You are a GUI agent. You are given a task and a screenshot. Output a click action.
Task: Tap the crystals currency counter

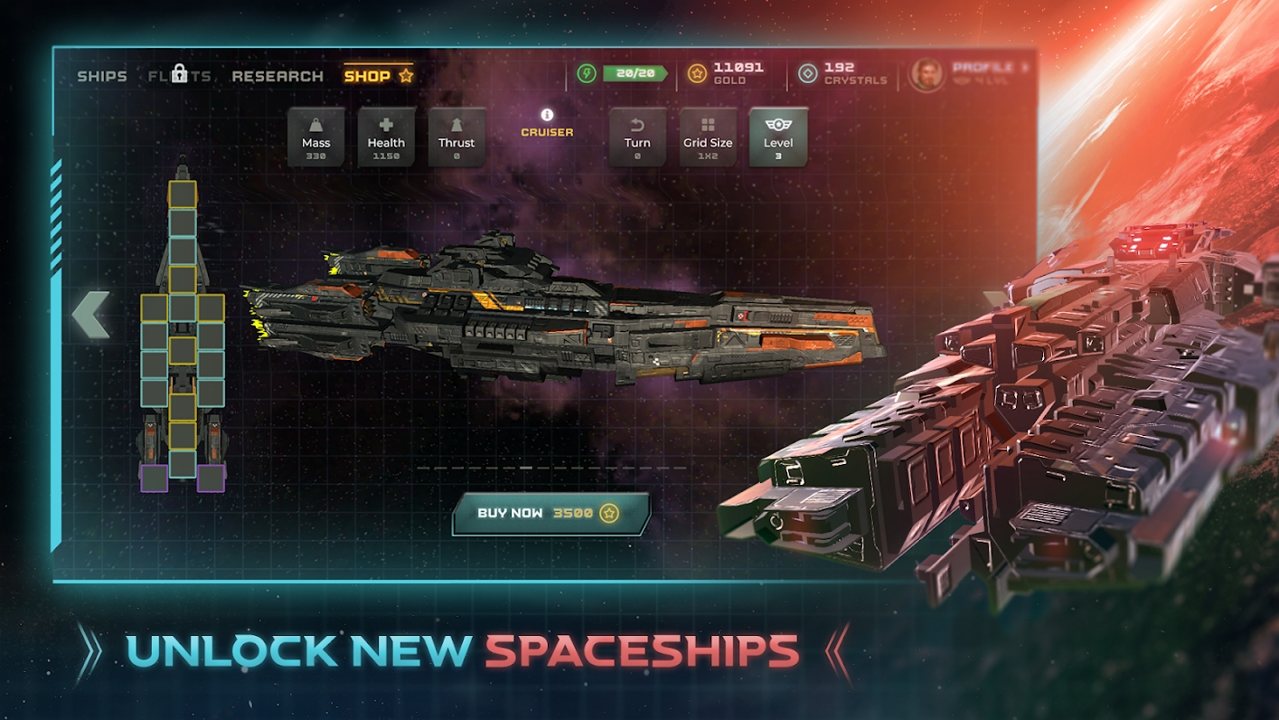pos(842,73)
